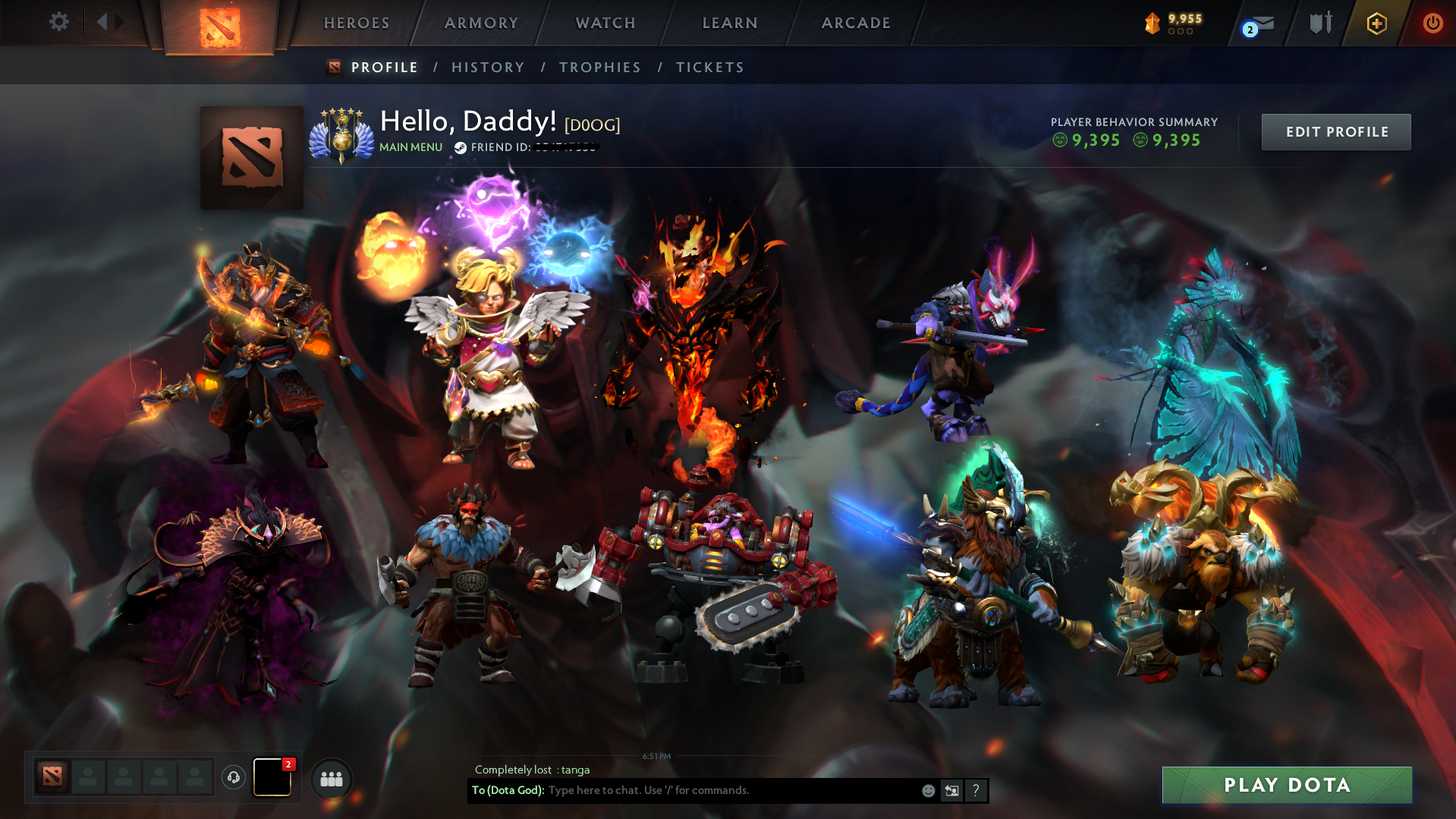Open the mail envelope with 2 notifications
1456x819 pixels.
click(1259, 23)
